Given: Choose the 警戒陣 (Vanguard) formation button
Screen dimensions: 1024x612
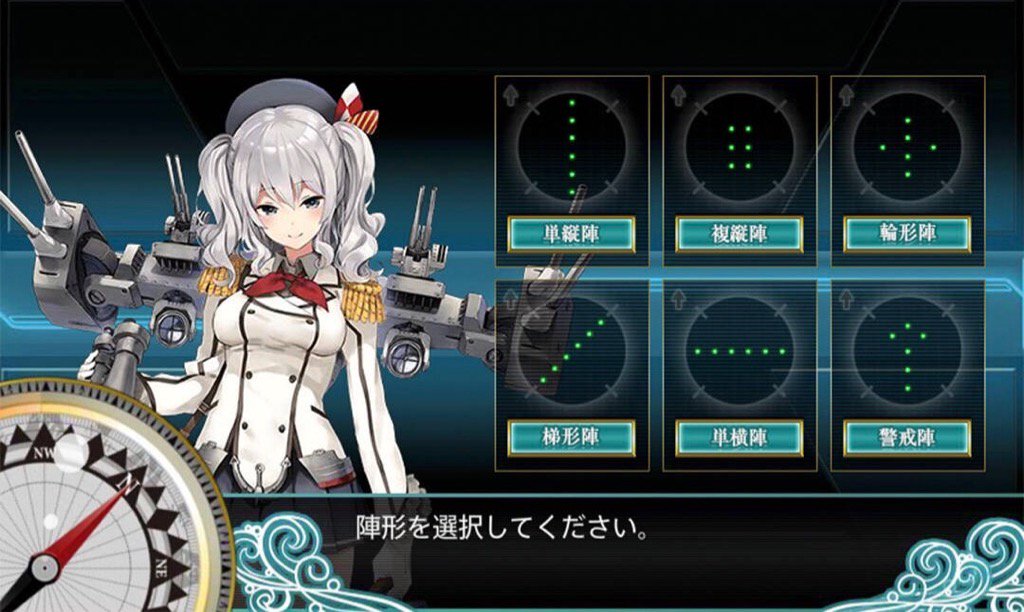Looking at the screenshot, I should pyautogui.click(x=907, y=437).
